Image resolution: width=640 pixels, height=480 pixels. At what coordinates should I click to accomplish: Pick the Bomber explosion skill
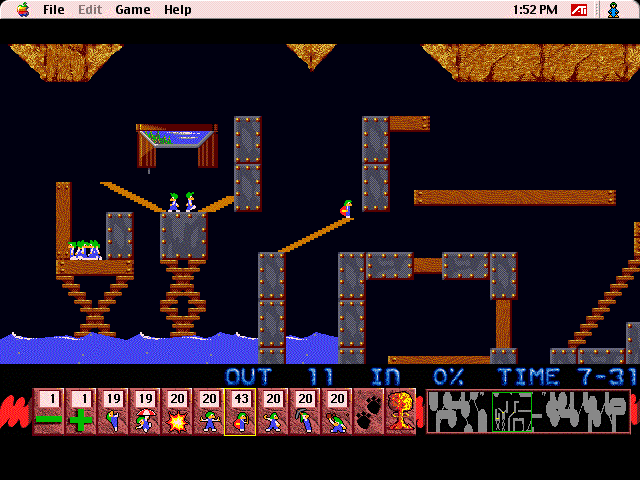(176, 411)
